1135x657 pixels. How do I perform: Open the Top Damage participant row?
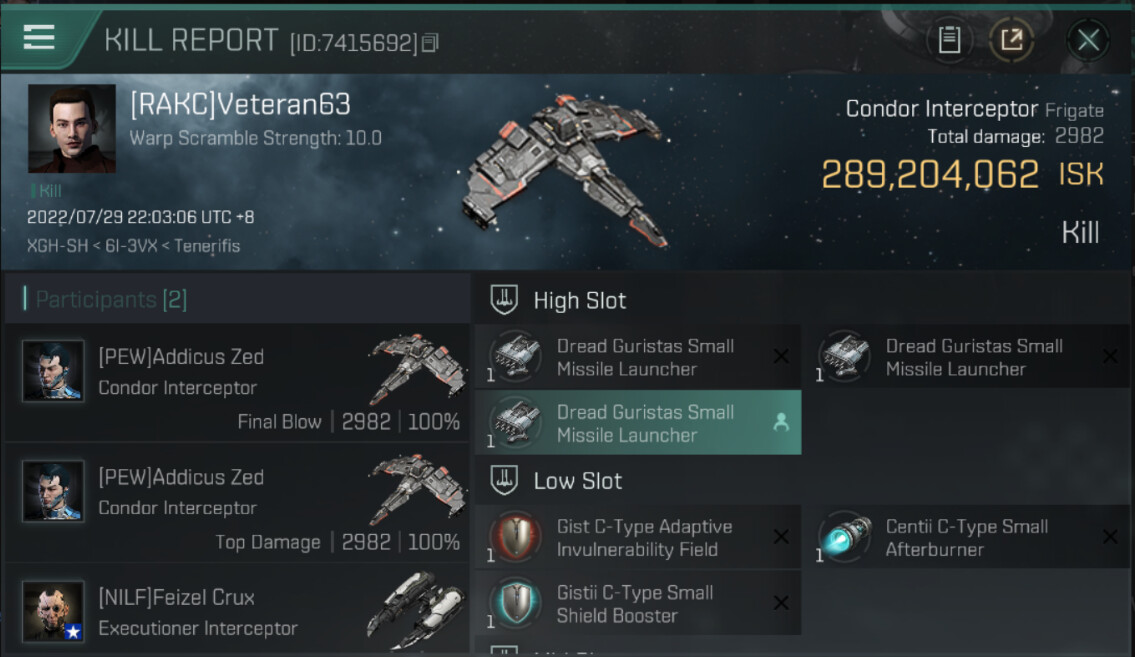(238, 508)
